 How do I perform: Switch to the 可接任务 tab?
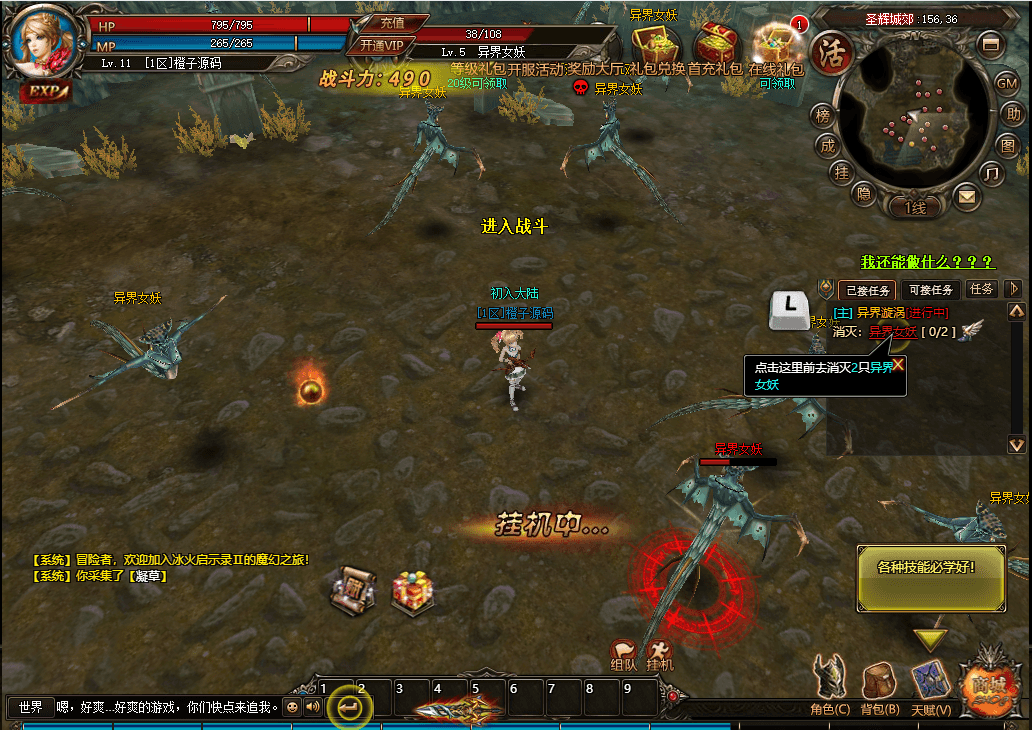click(x=932, y=290)
